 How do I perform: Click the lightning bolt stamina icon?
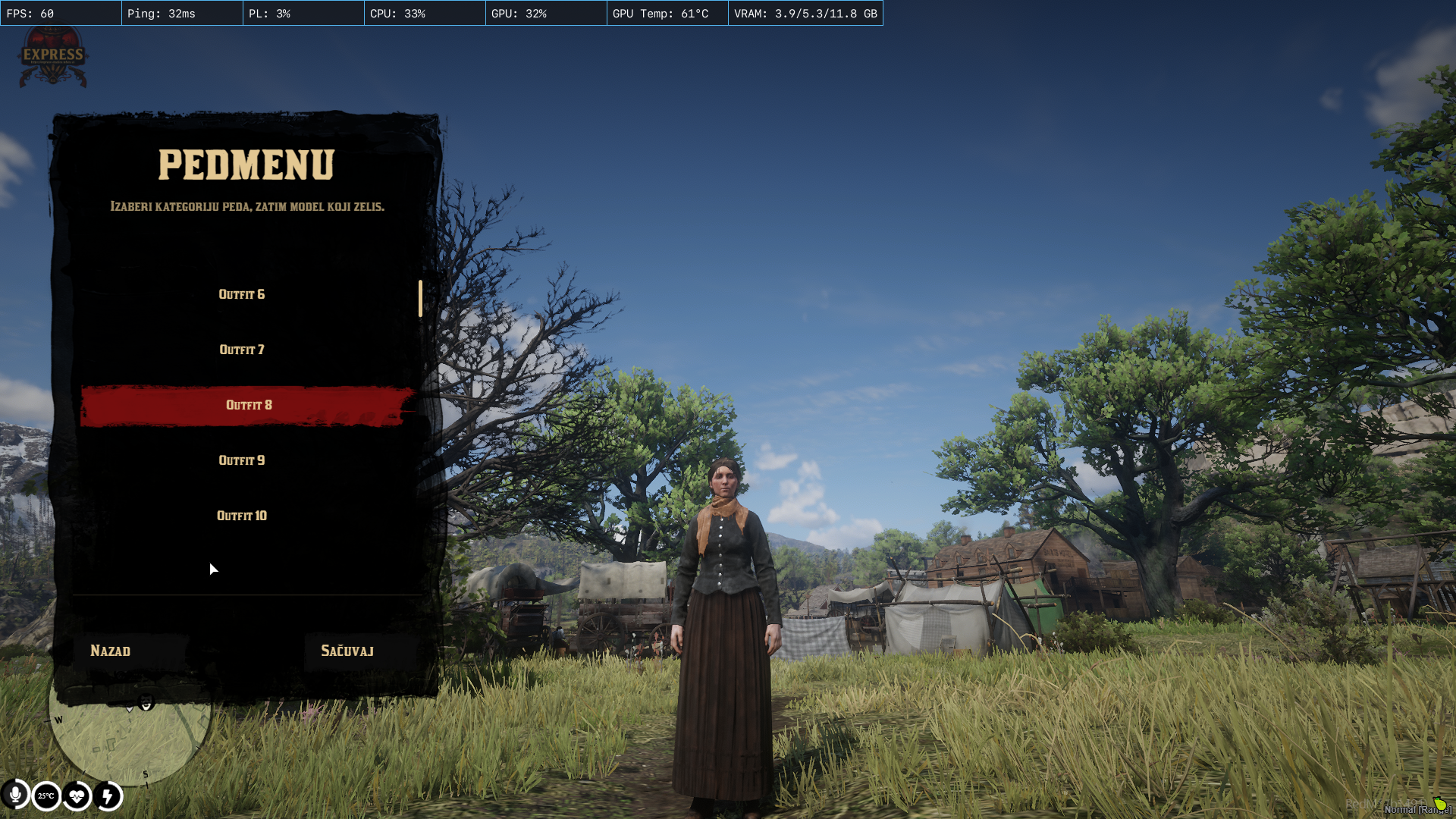108,796
